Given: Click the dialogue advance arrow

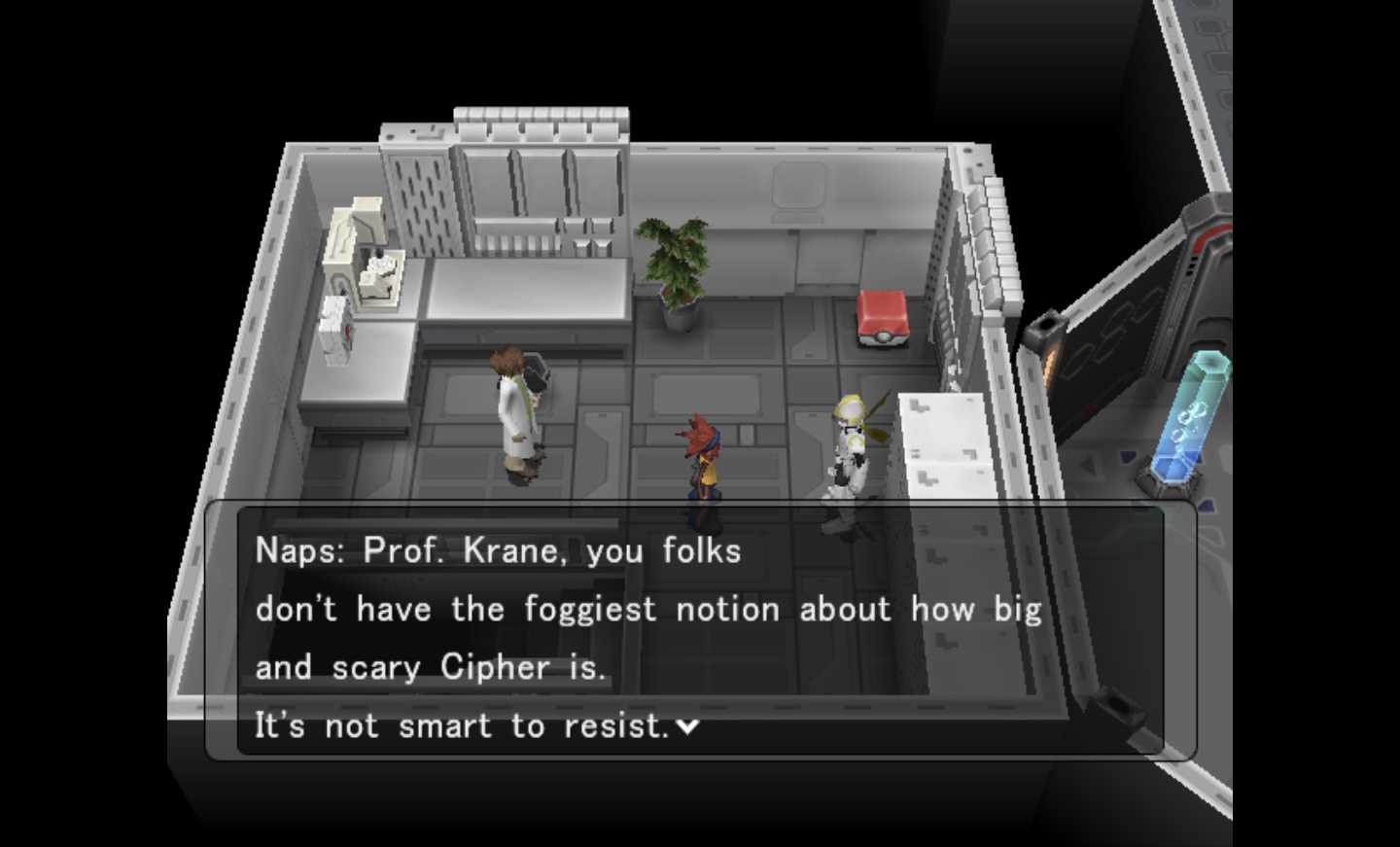Looking at the screenshot, I should [x=687, y=725].
